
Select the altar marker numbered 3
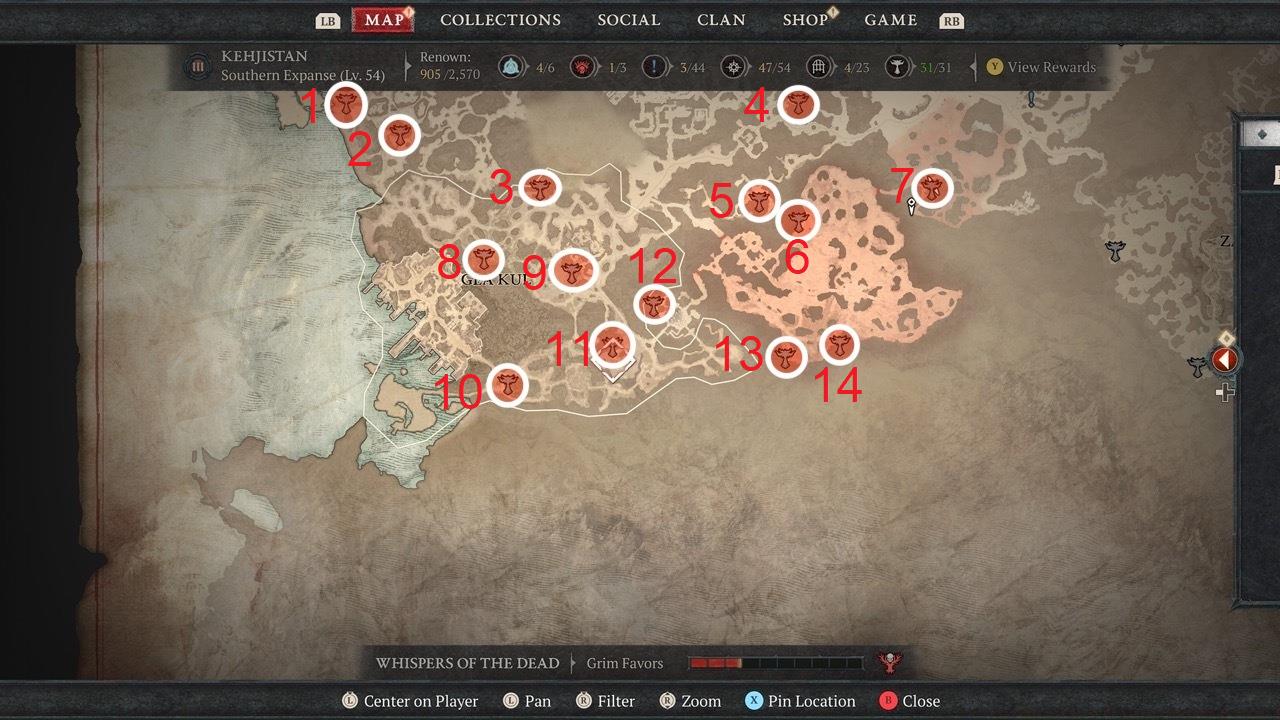(x=541, y=187)
